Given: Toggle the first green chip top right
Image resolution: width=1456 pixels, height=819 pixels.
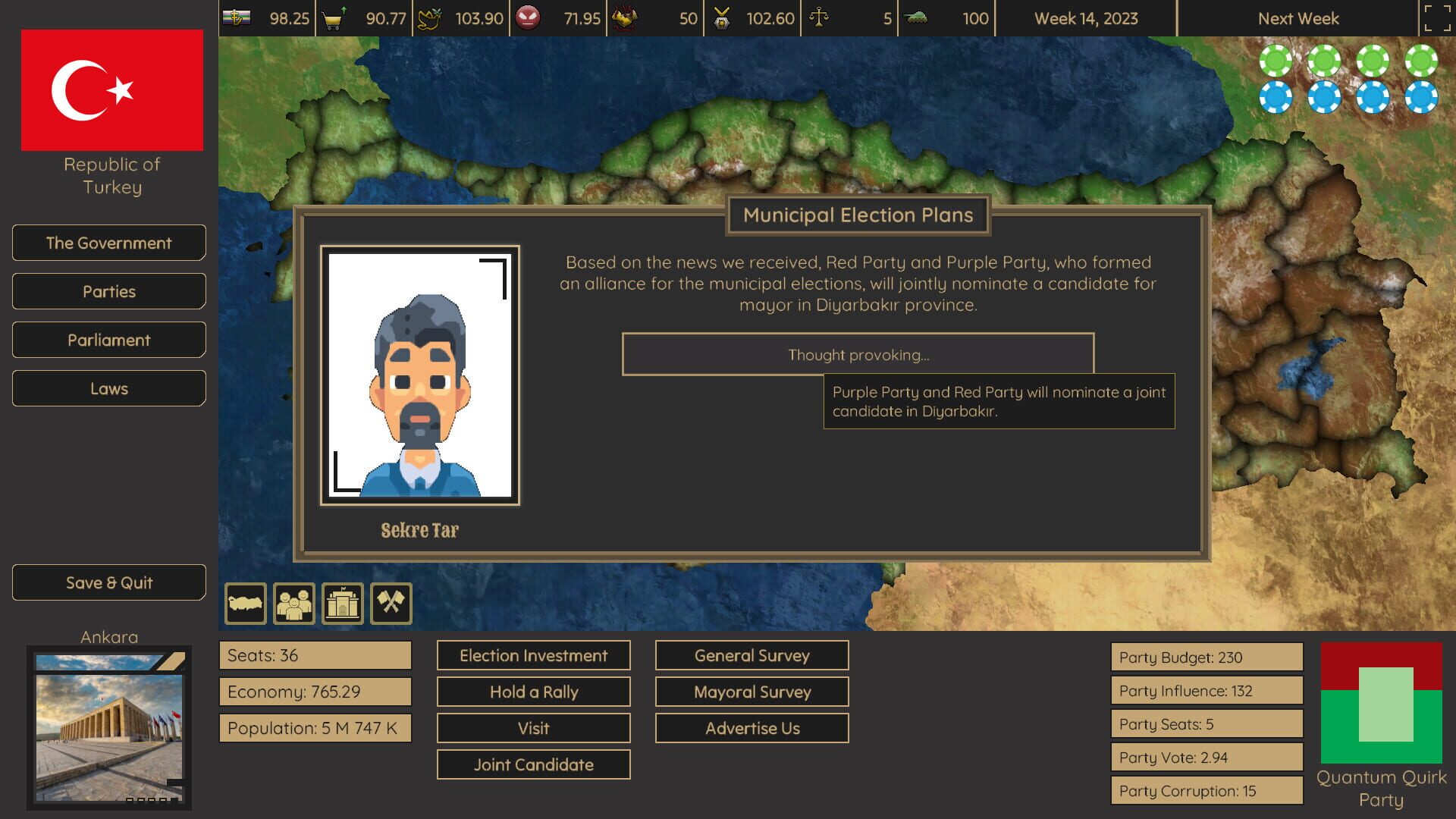Looking at the screenshot, I should [x=1278, y=59].
